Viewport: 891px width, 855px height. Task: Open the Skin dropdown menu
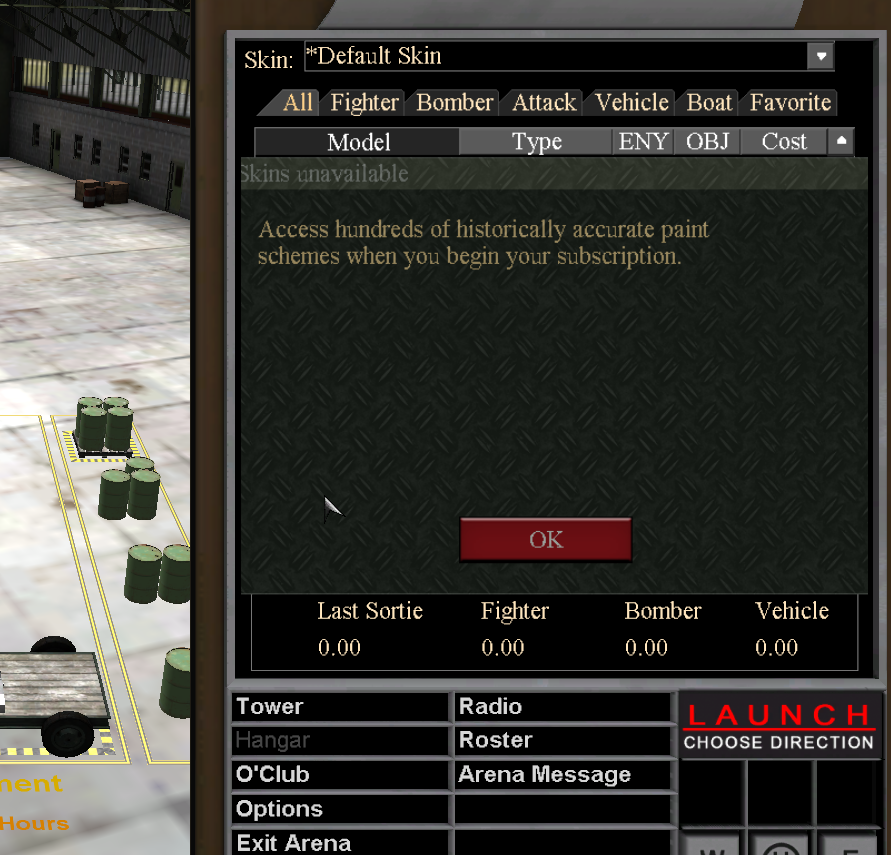tap(820, 56)
